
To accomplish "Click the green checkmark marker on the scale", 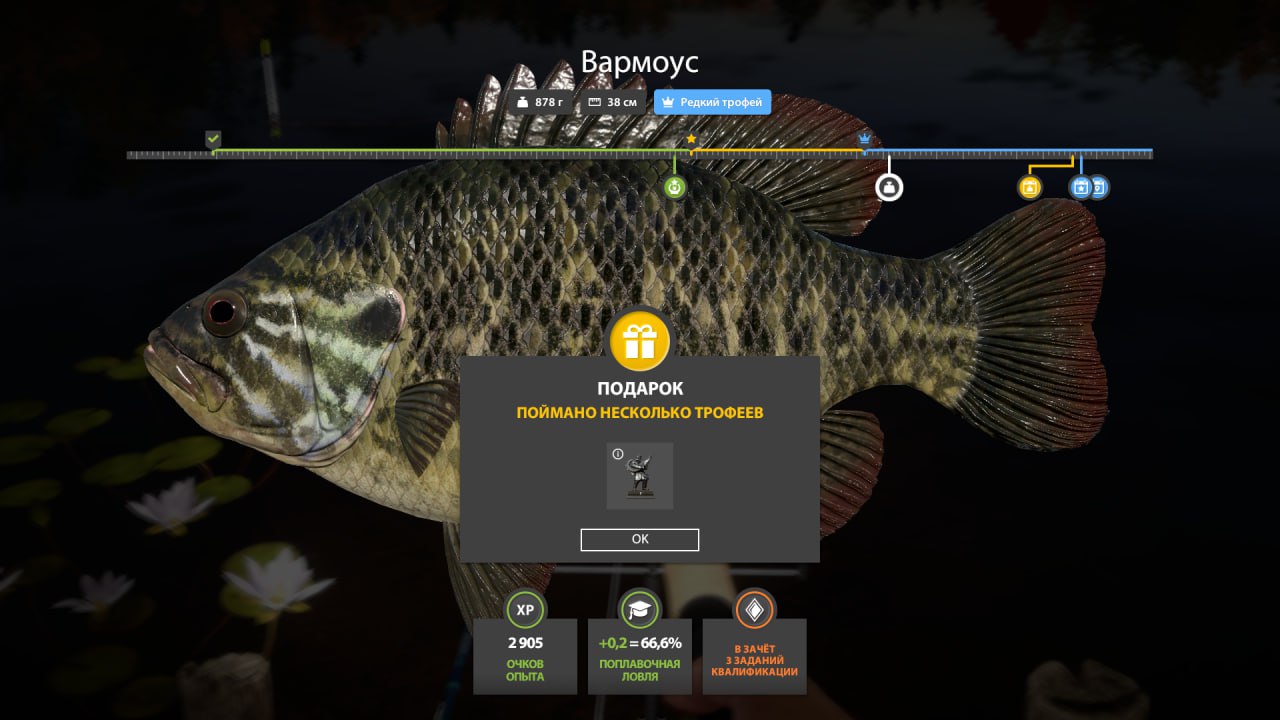I will pyautogui.click(x=213, y=139).
